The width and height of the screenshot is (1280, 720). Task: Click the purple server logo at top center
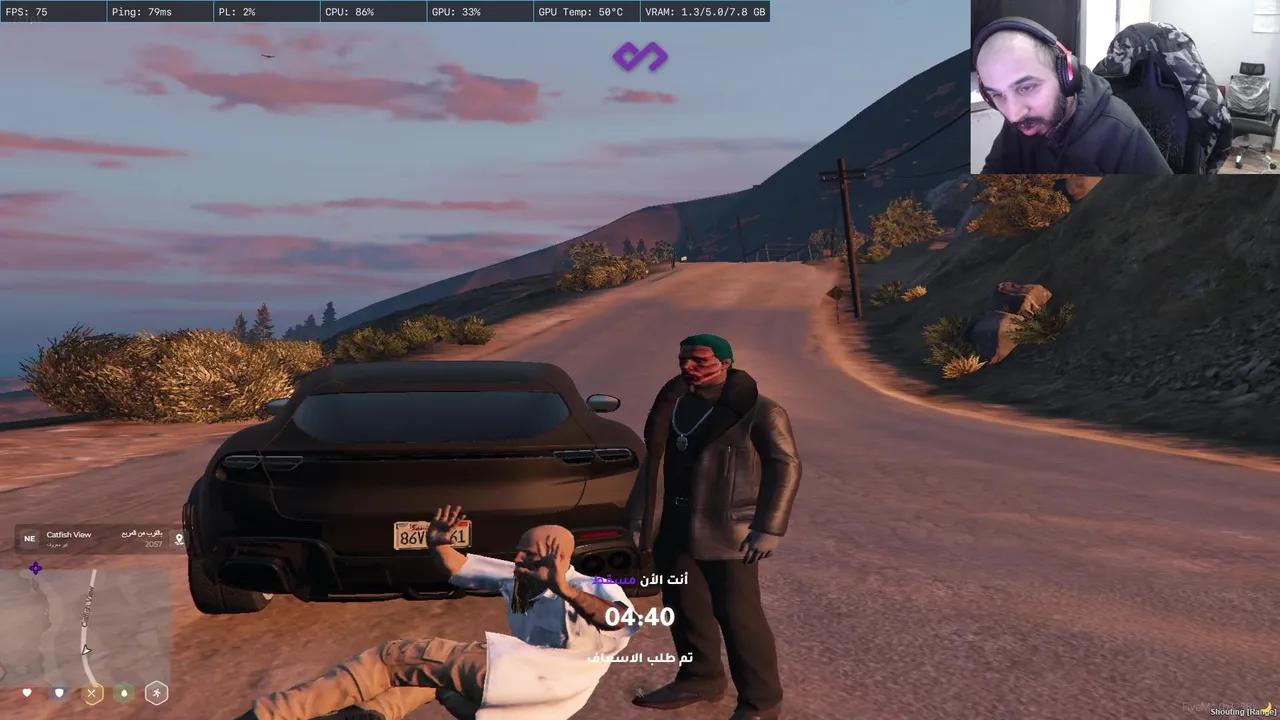pyautogui.click(x=640, y=57)
